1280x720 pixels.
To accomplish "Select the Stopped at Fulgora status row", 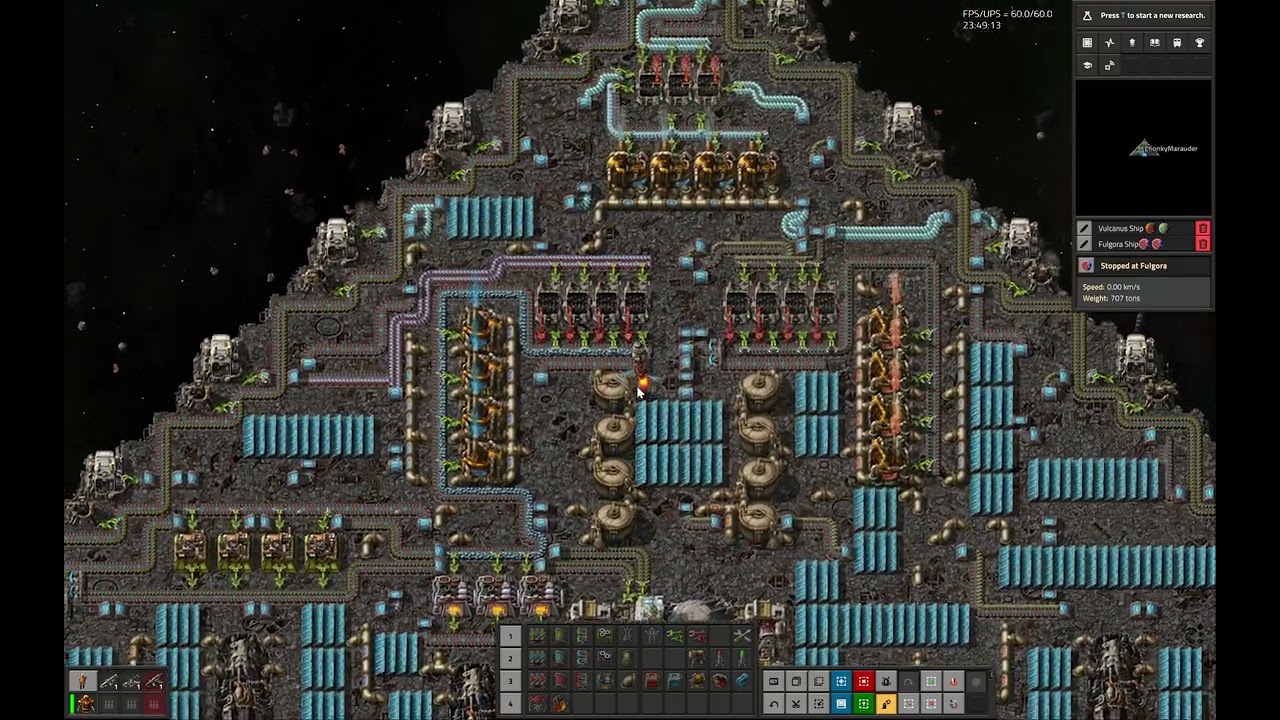I will pos(1143,266).
